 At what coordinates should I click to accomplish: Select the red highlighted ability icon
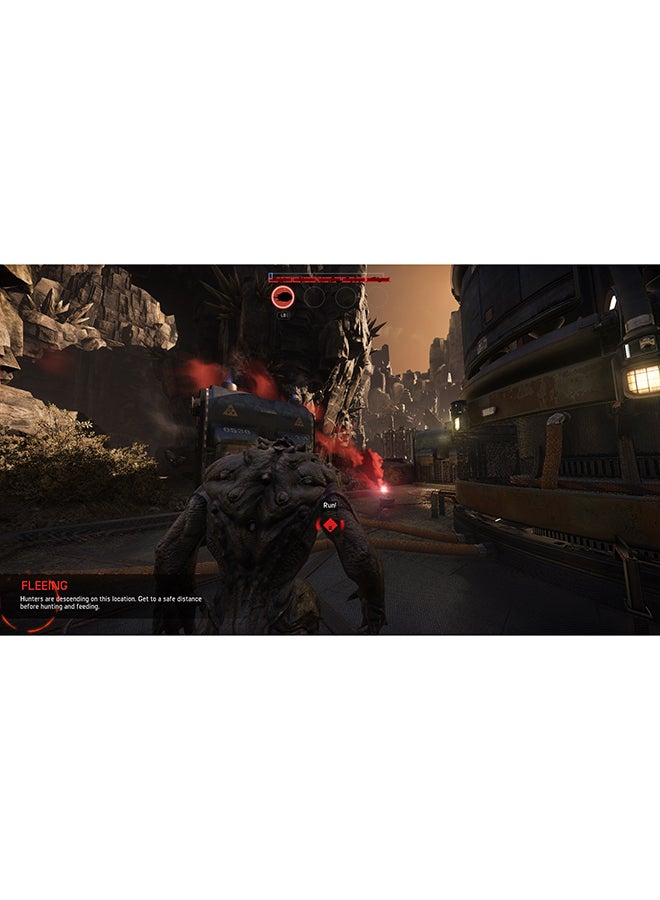[283, 297]
